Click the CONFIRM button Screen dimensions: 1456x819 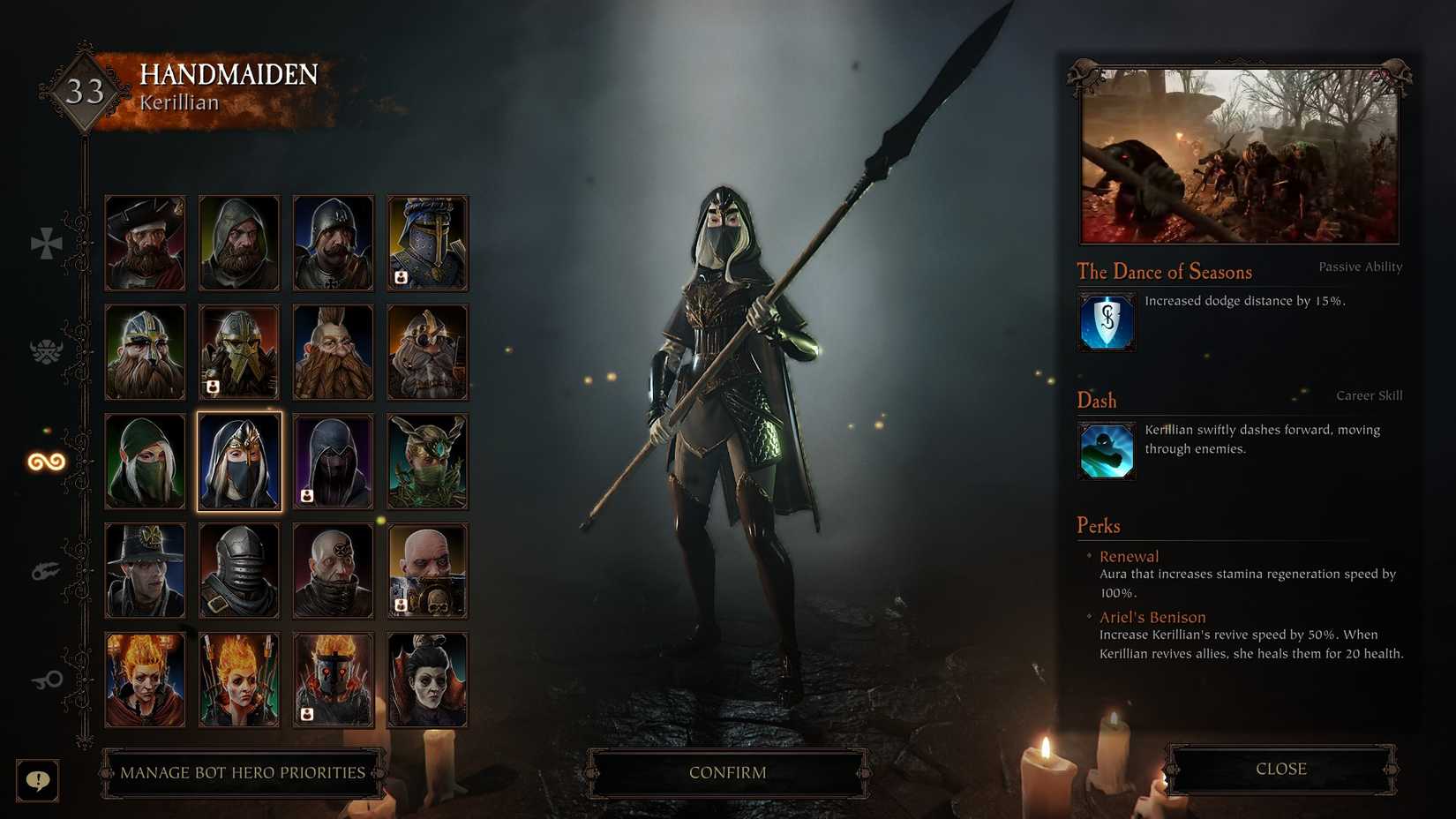tap(727, 771)
